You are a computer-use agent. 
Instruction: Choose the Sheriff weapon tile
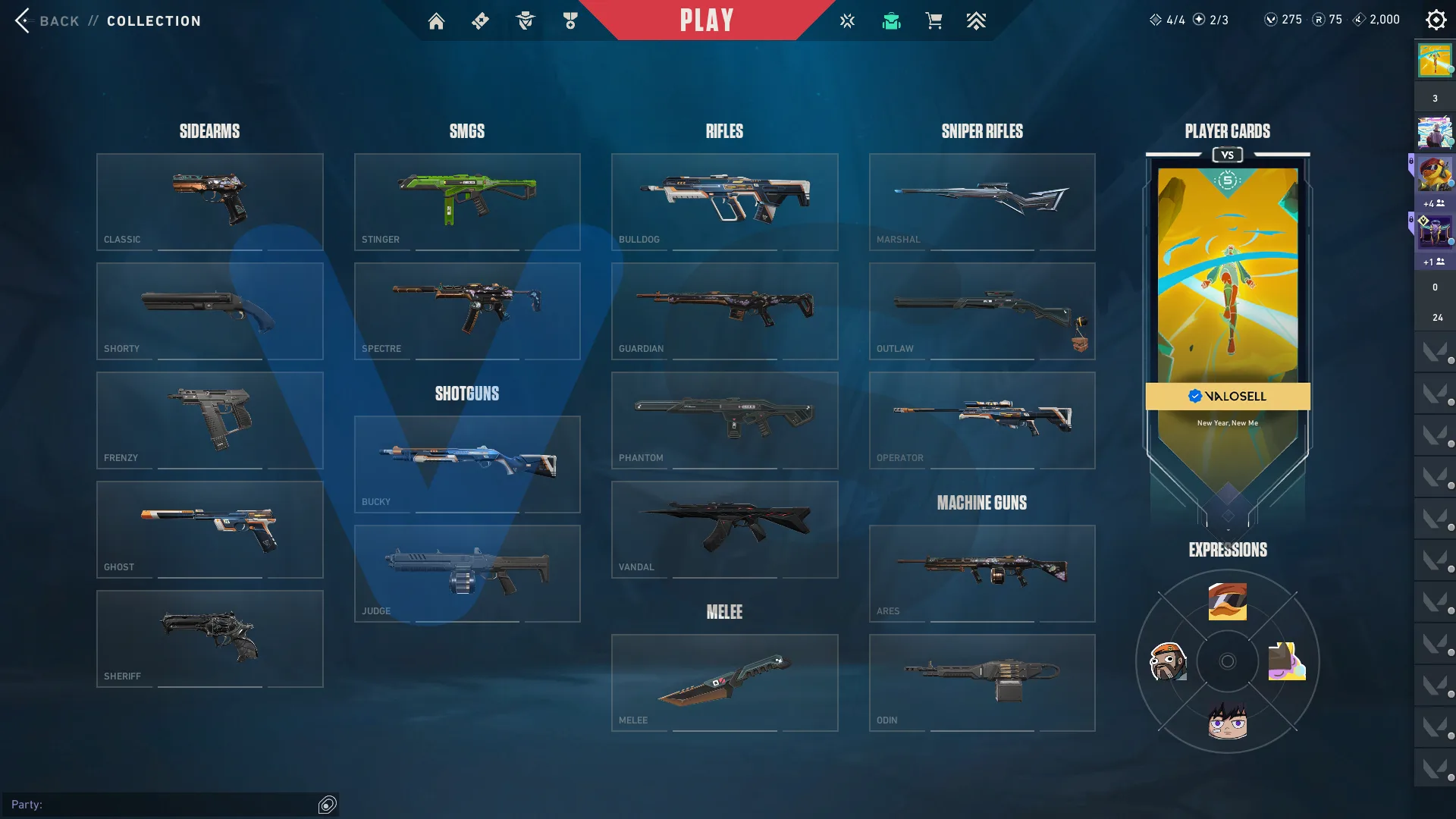pos(210,639)
